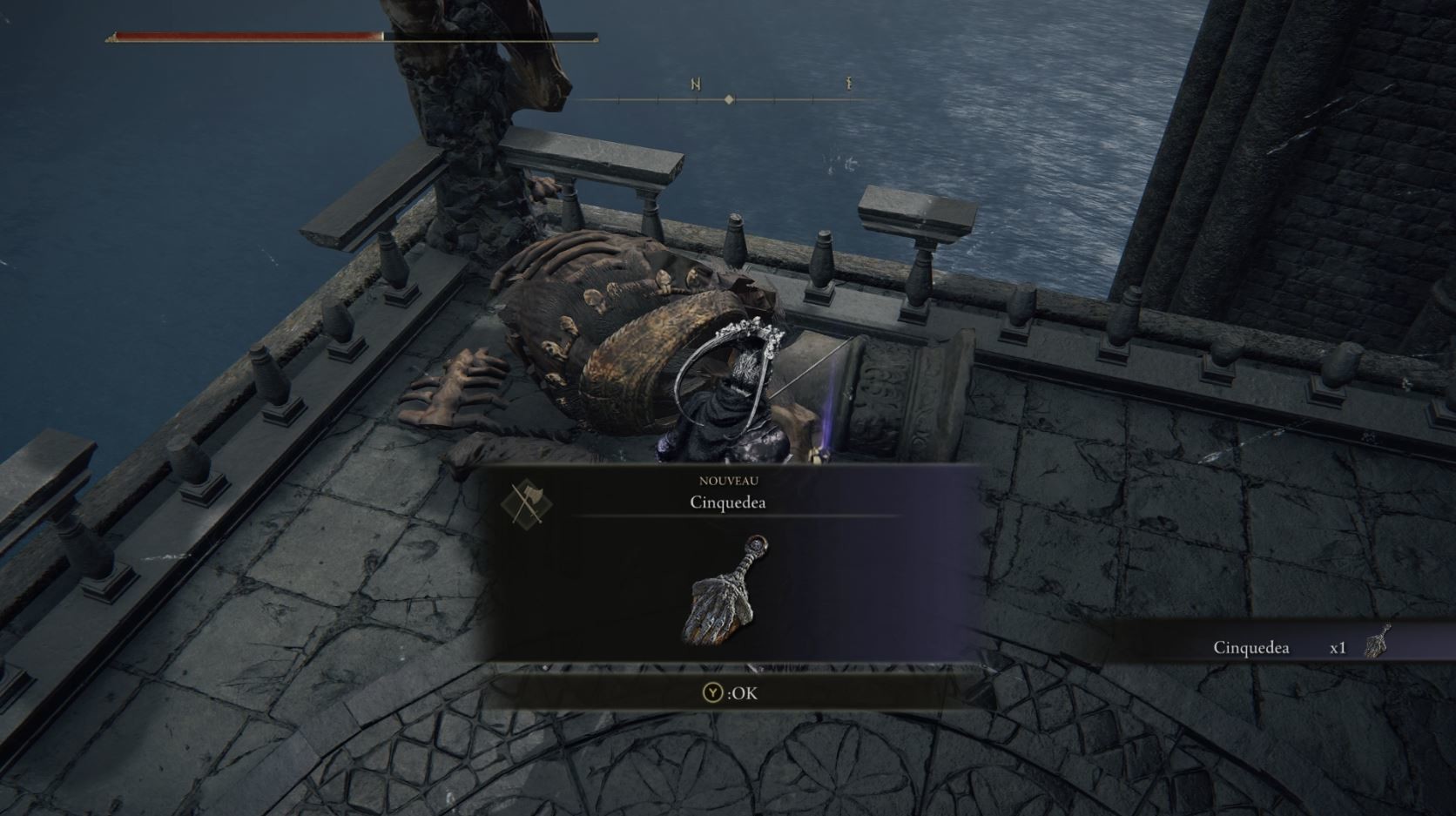Click the crossed weapons category icon
1456x816 pixels.
(526, 502)
